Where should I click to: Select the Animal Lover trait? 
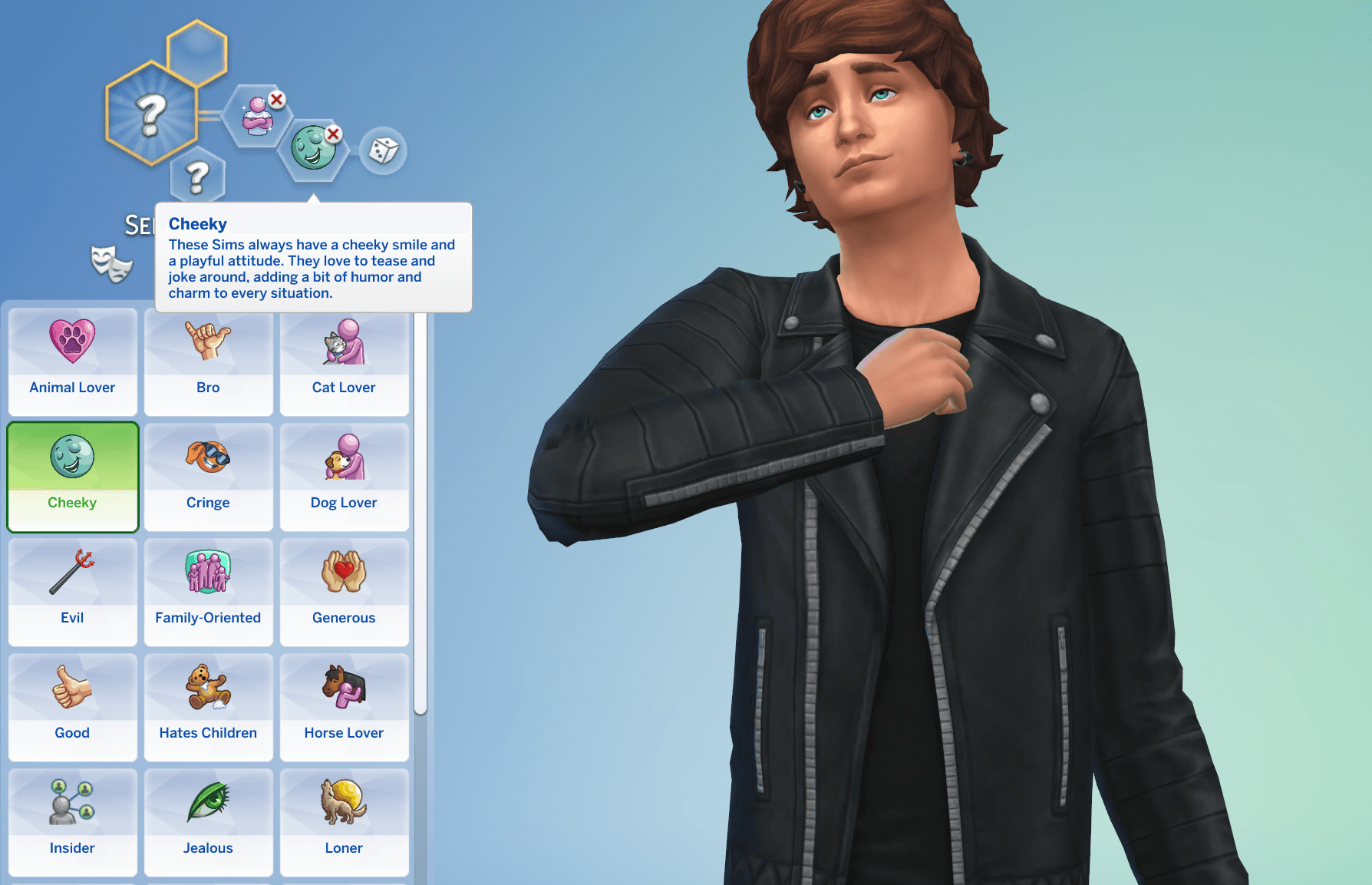point(72,361)
